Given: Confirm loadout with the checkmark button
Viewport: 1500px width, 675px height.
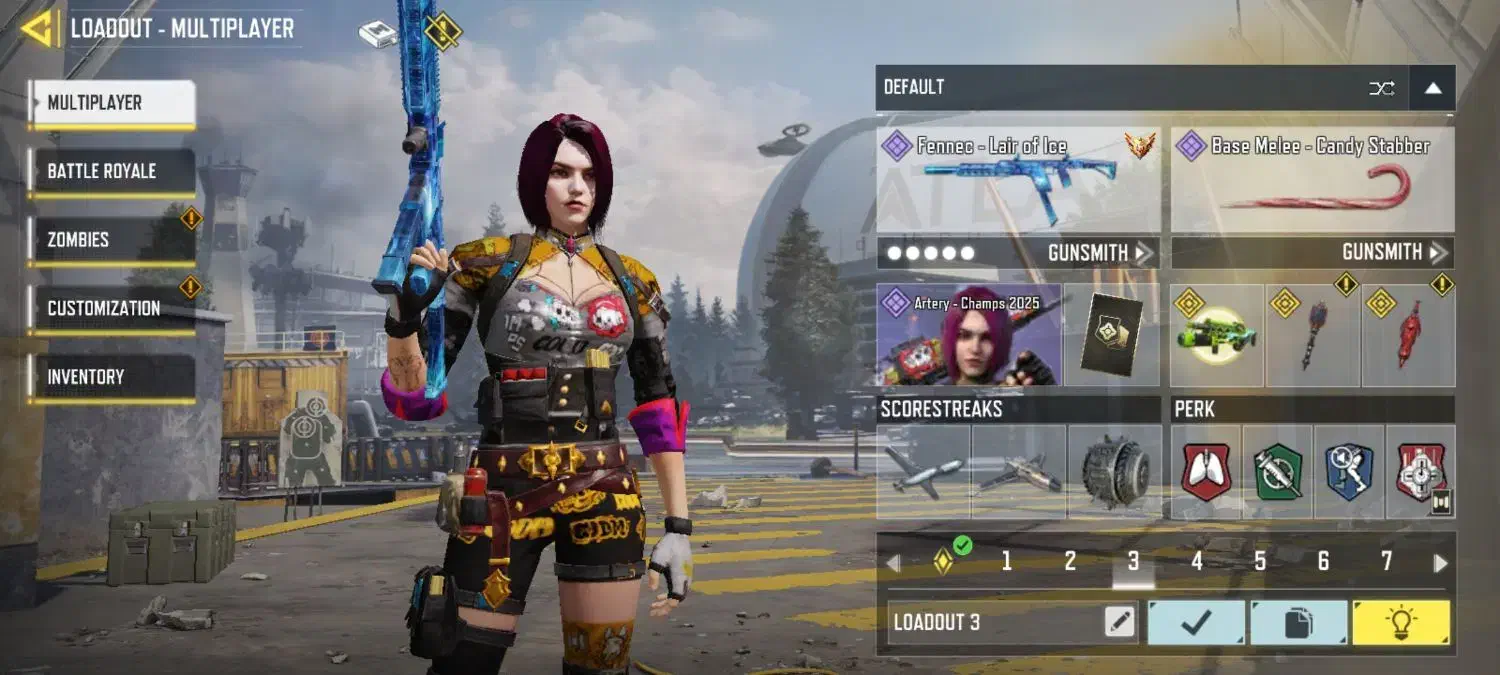Looking at the screenshot, I should click(x=1196, y=623).
